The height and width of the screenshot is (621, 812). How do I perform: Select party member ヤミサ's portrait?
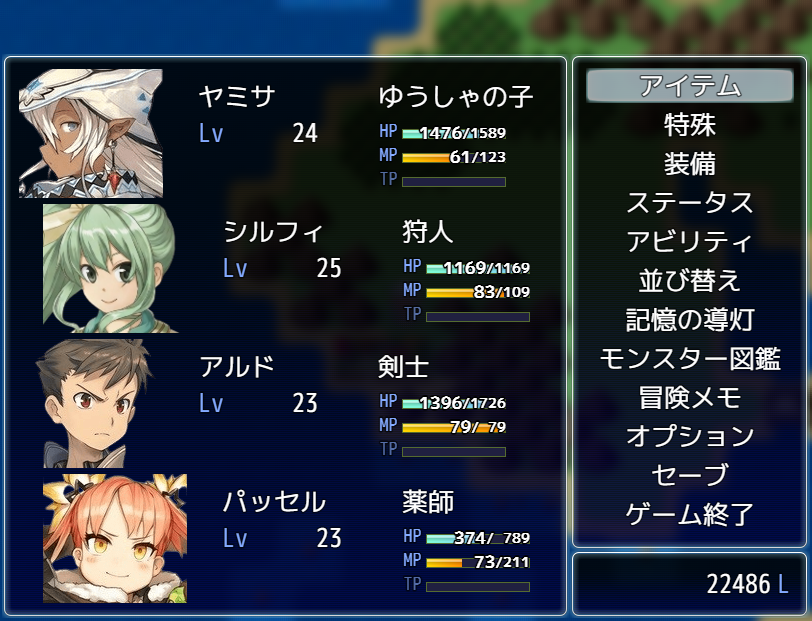coord(91,133)
